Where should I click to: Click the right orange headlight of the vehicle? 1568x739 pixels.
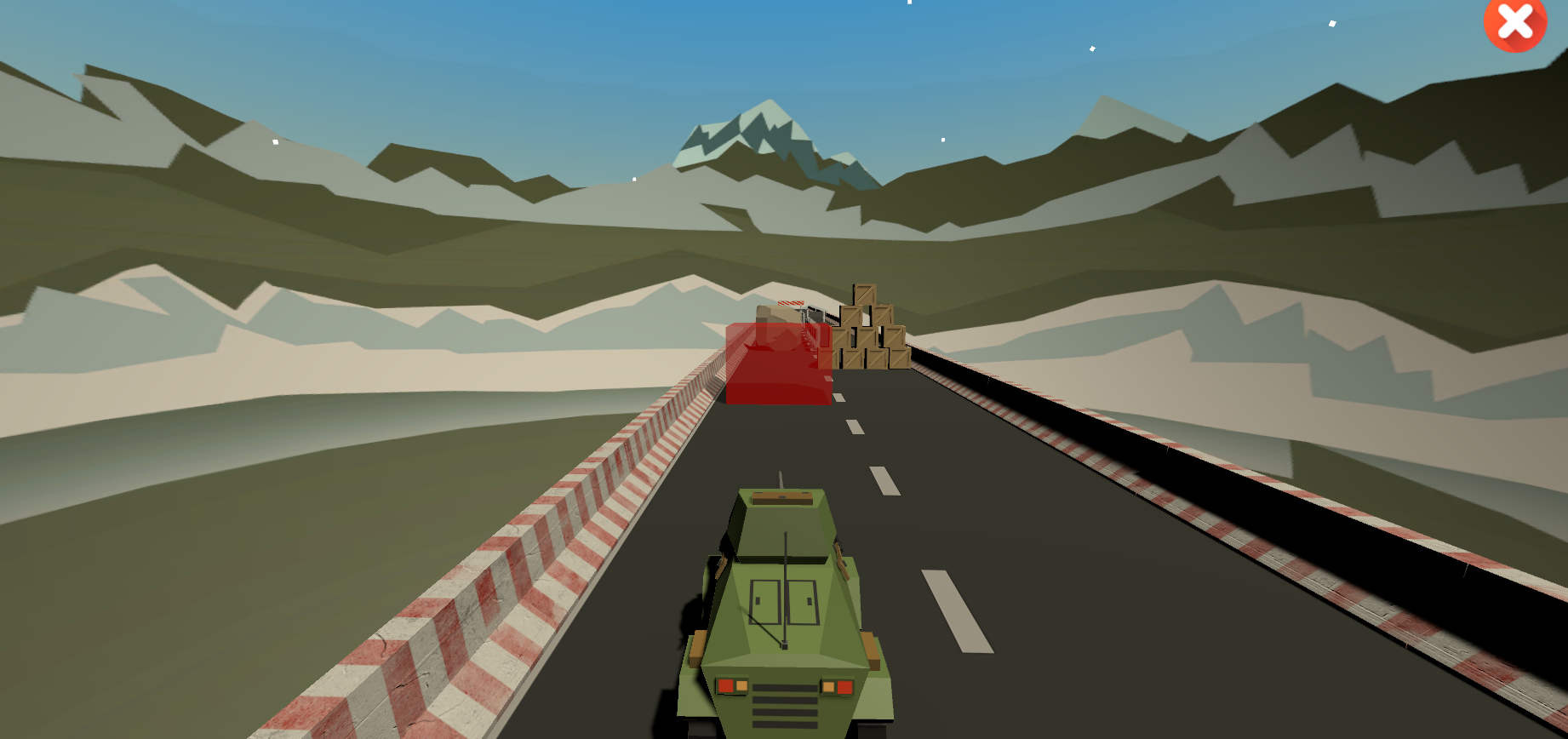tap(828, 685)
